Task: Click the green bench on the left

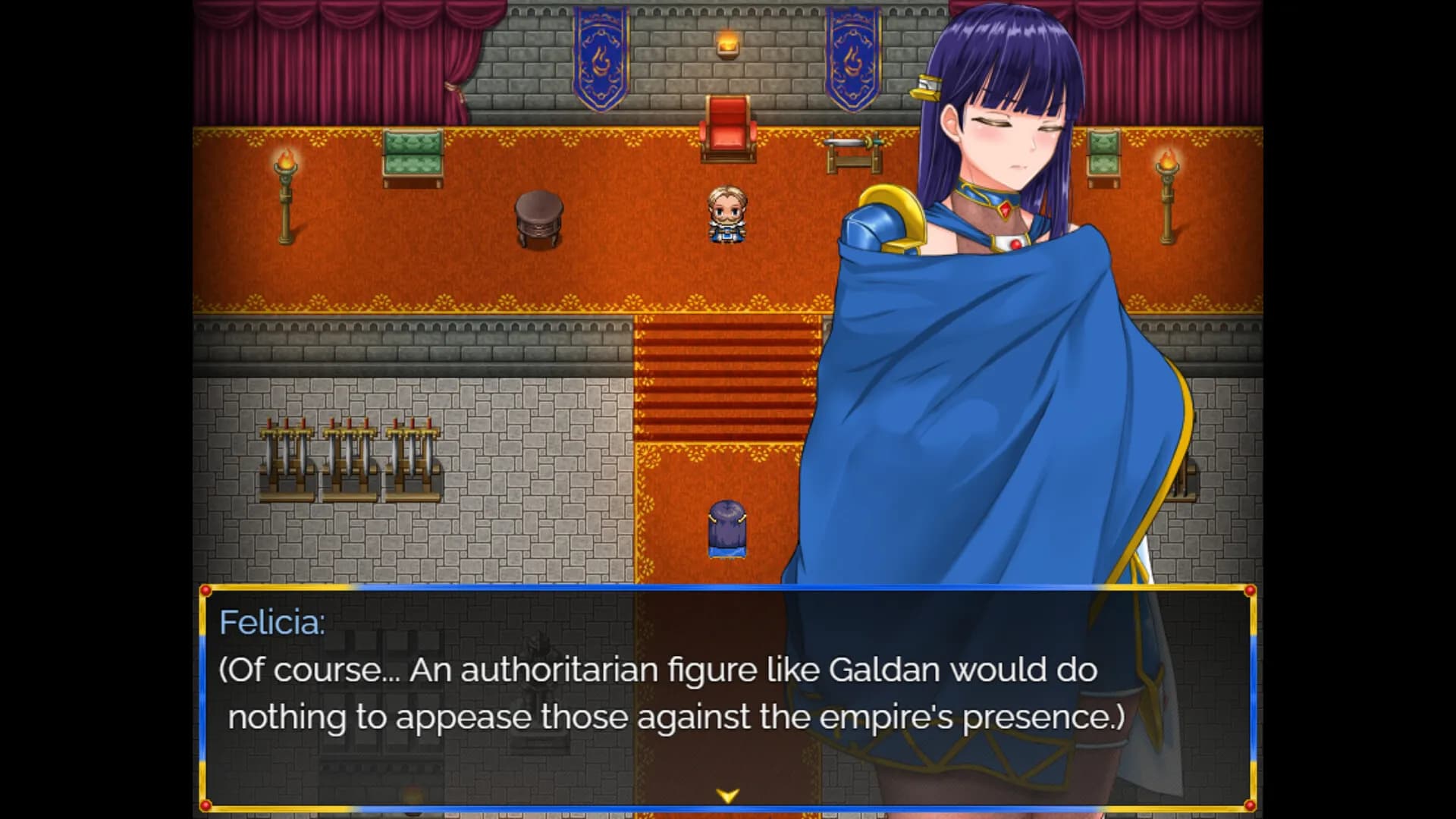Action: click(413, 155)
